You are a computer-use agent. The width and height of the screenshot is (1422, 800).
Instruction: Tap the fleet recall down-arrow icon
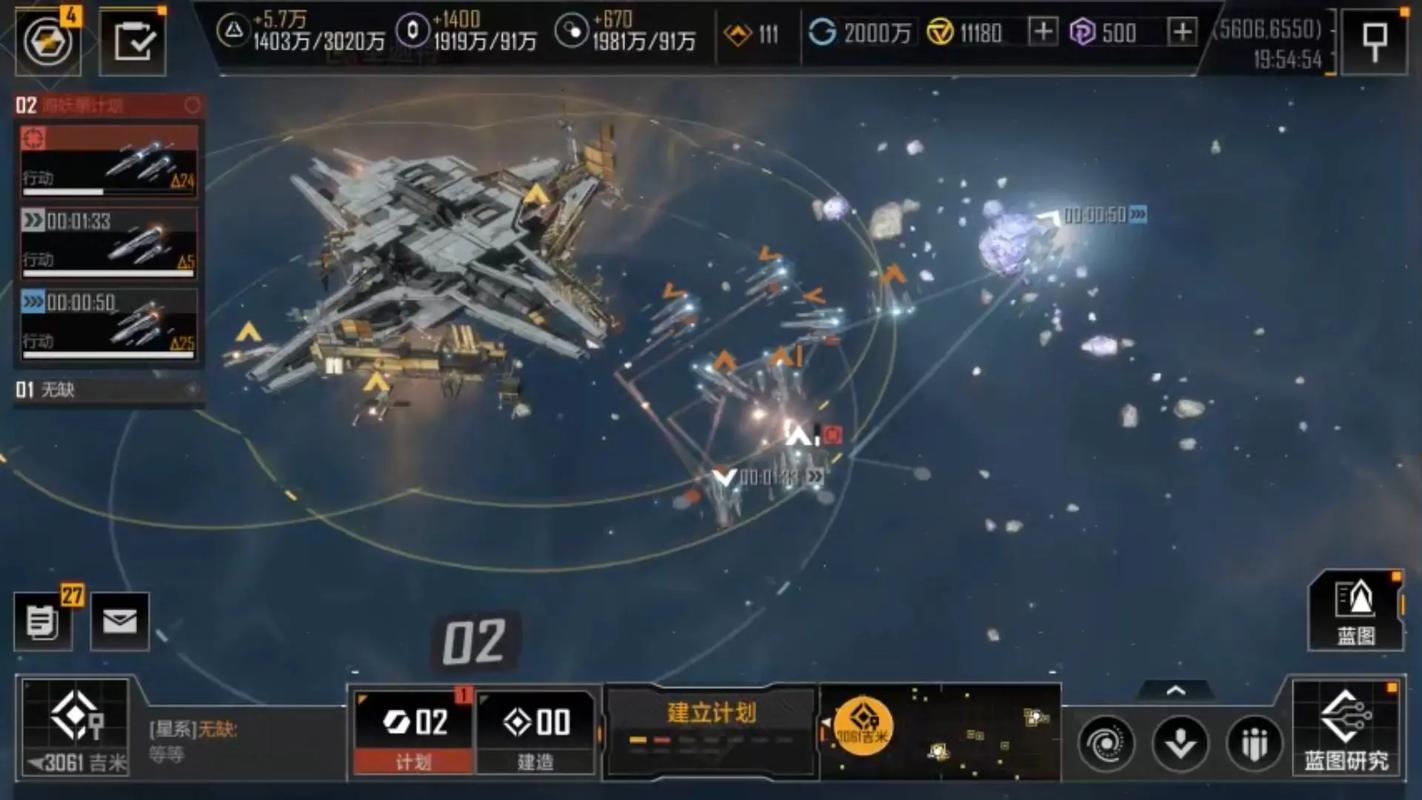point(1181,744)
